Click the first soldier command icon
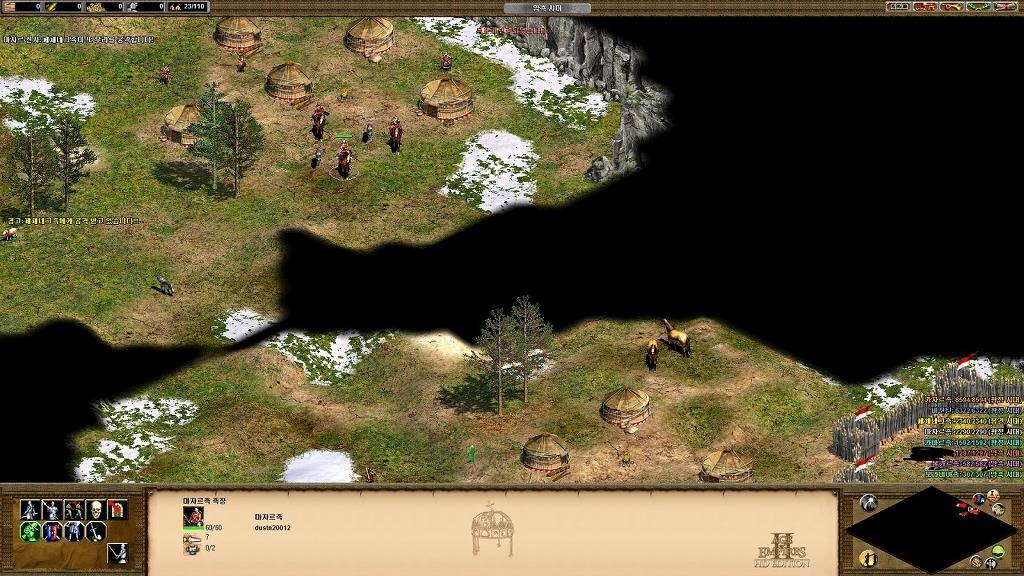 point(29,510)
